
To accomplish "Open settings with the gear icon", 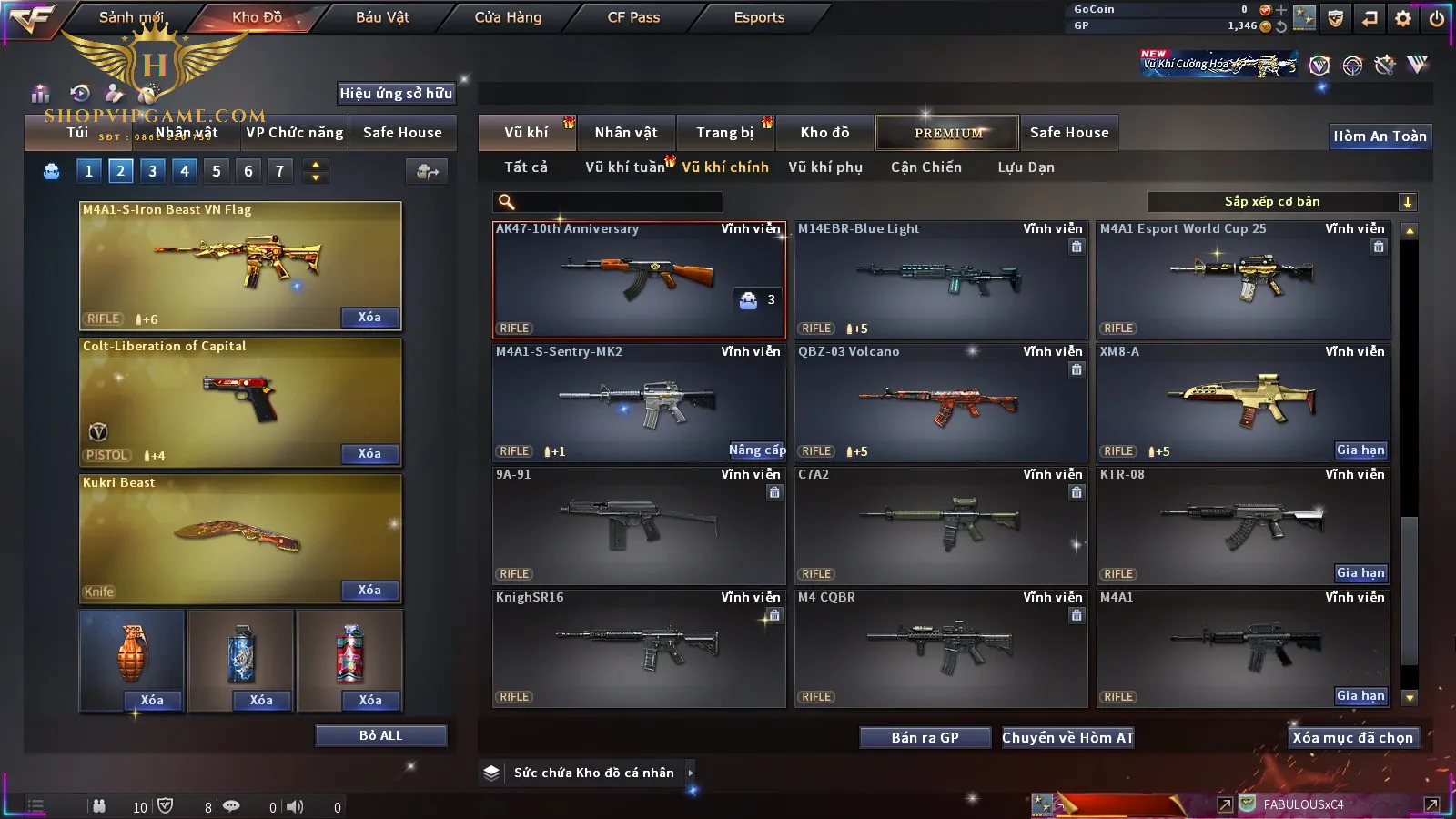I will click(x=1403, y=17).
